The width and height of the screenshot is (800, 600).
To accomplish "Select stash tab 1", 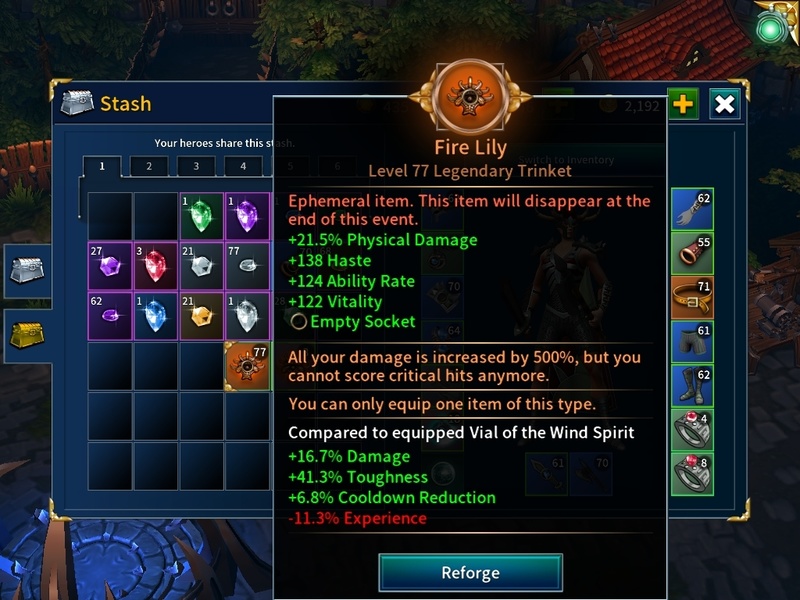I will [x=102, y=167].
